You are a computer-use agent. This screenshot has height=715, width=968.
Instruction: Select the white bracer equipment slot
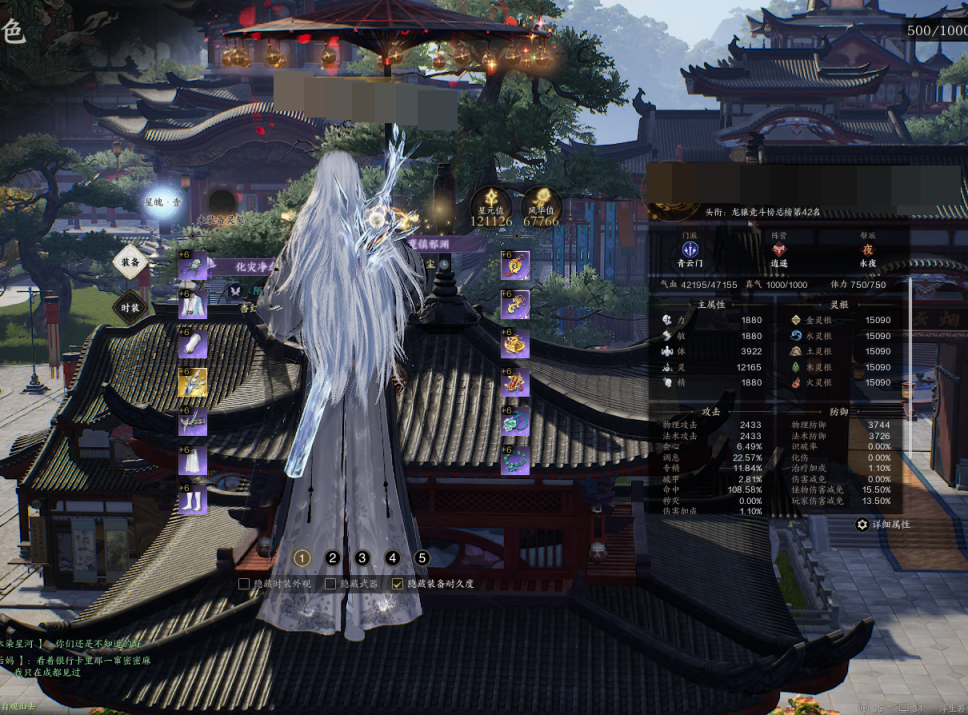coord(192,343)
